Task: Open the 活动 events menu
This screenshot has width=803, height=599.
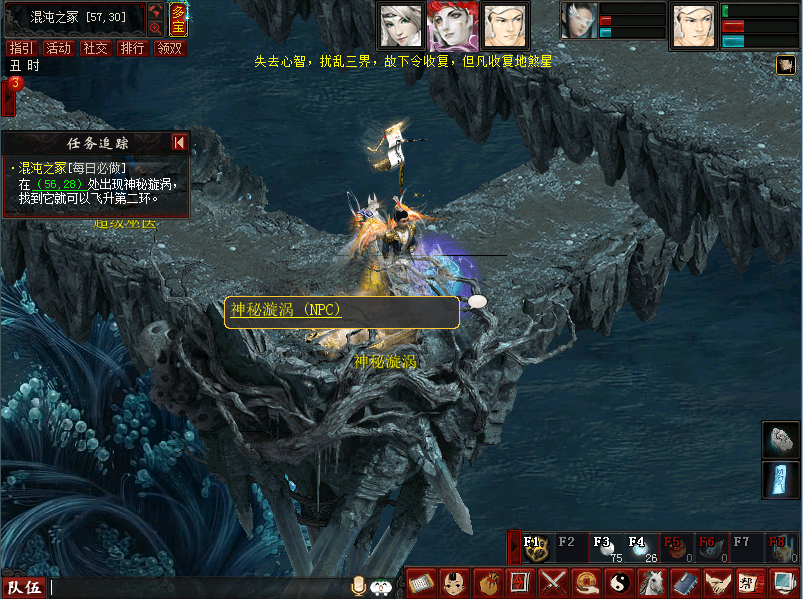Action: [58, 48]
